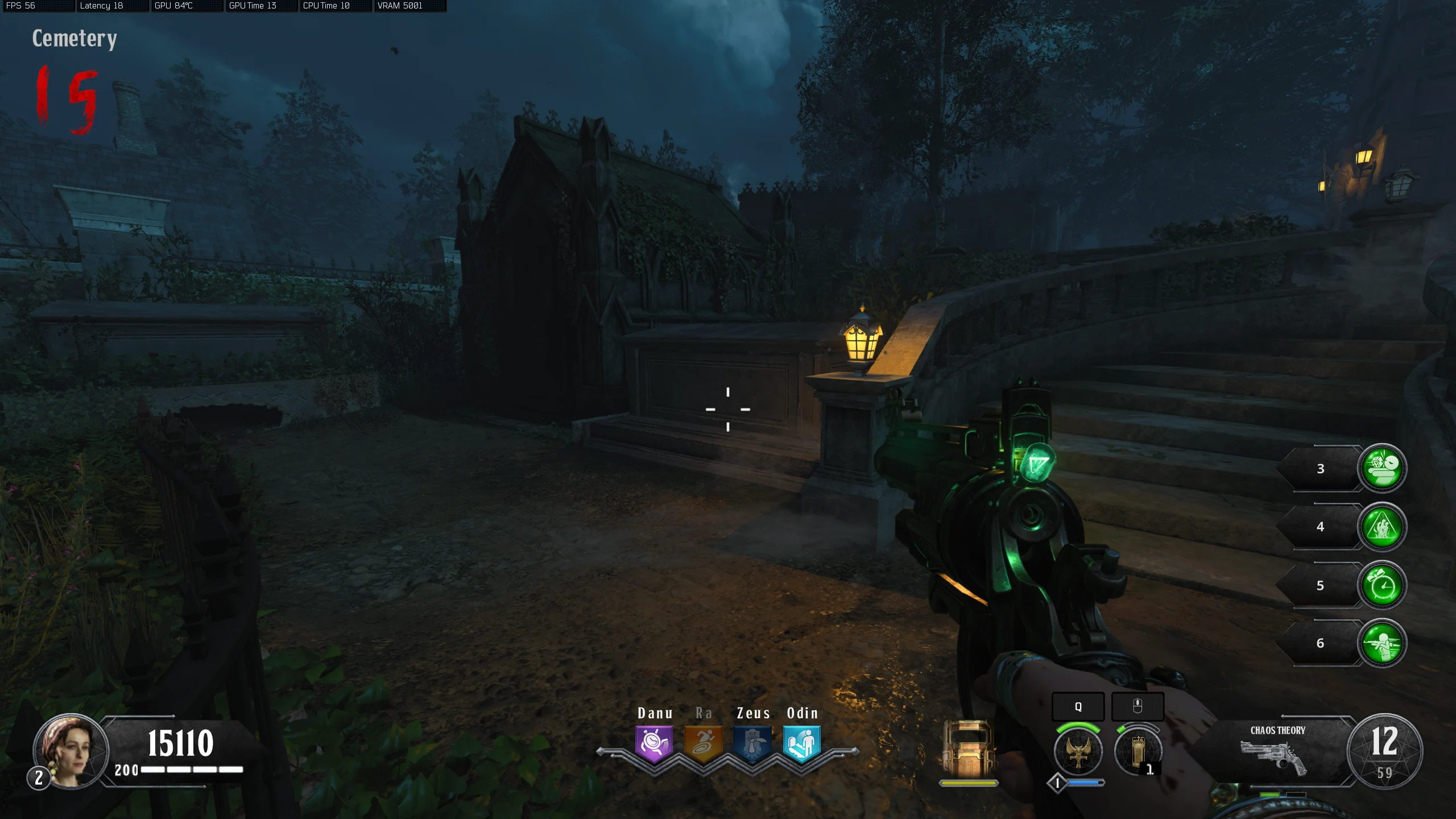Select the orange Ra perk icon
Screen dimensions: 1456x819
pyautogui.click(x=704, y=743)
